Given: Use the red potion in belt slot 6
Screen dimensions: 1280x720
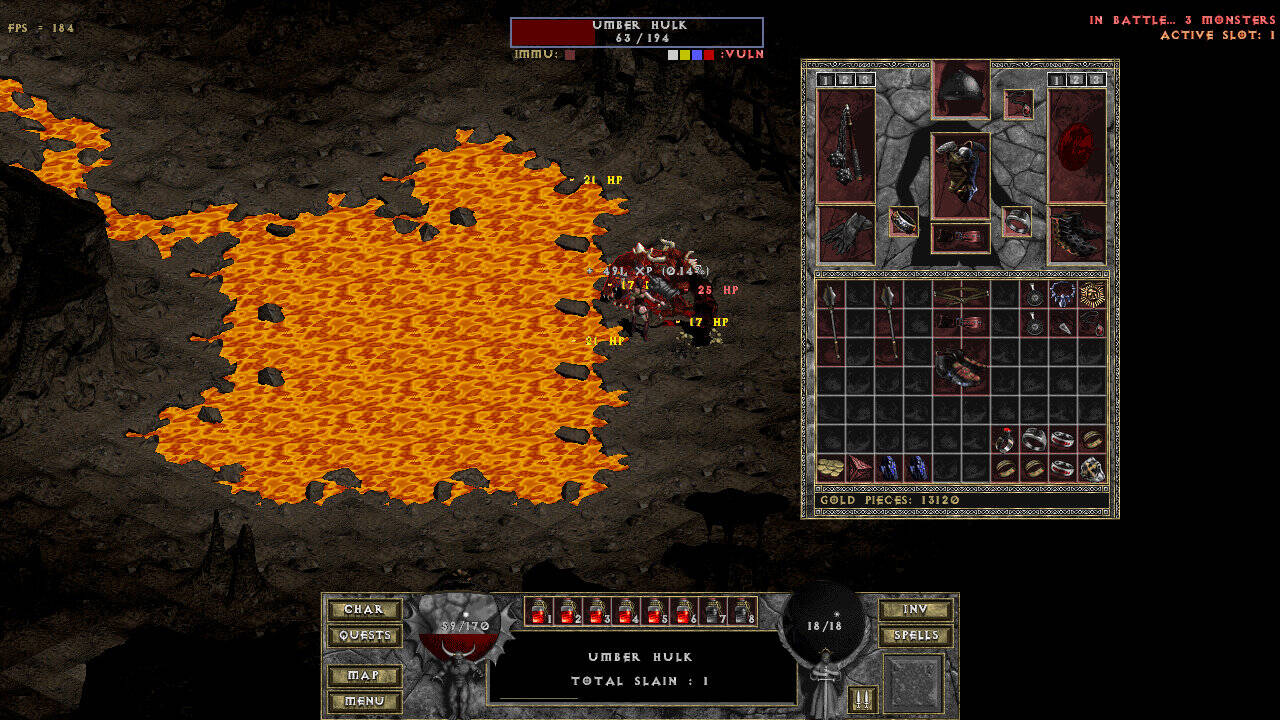Looking at the screenshot, I should coord(684,612).
